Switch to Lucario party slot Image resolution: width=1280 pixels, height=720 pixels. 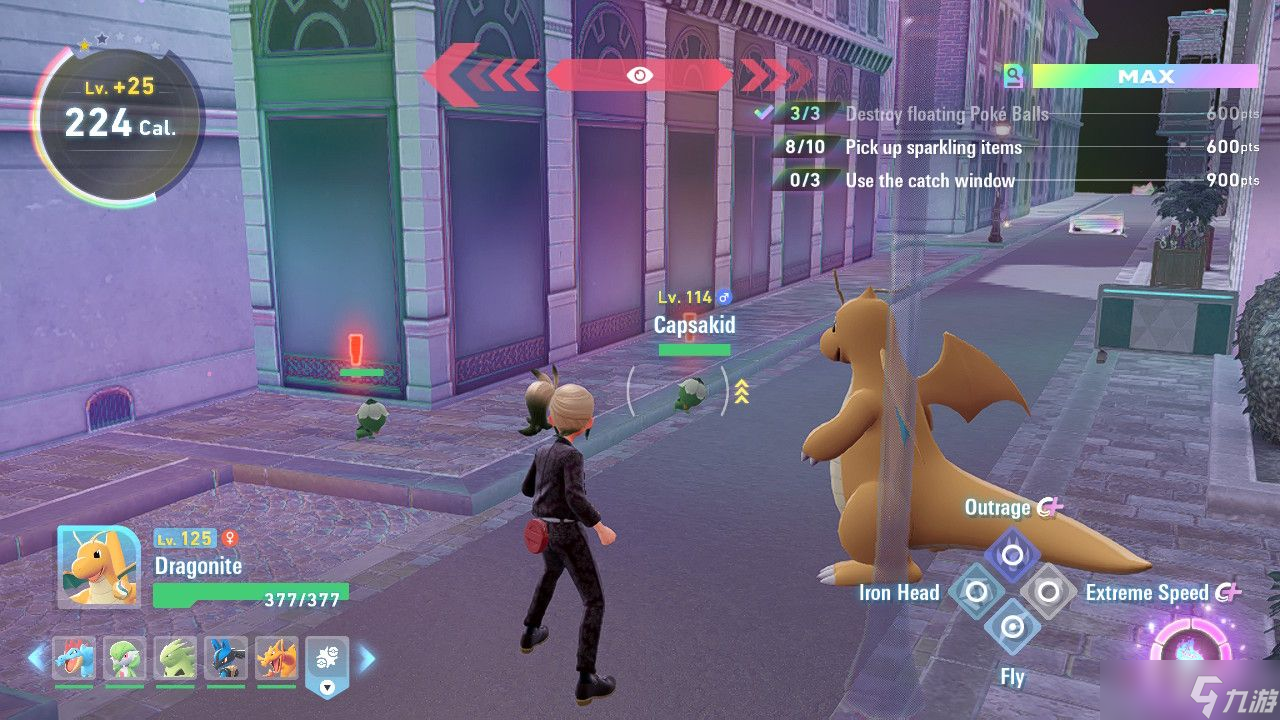(x=226, y=658)
